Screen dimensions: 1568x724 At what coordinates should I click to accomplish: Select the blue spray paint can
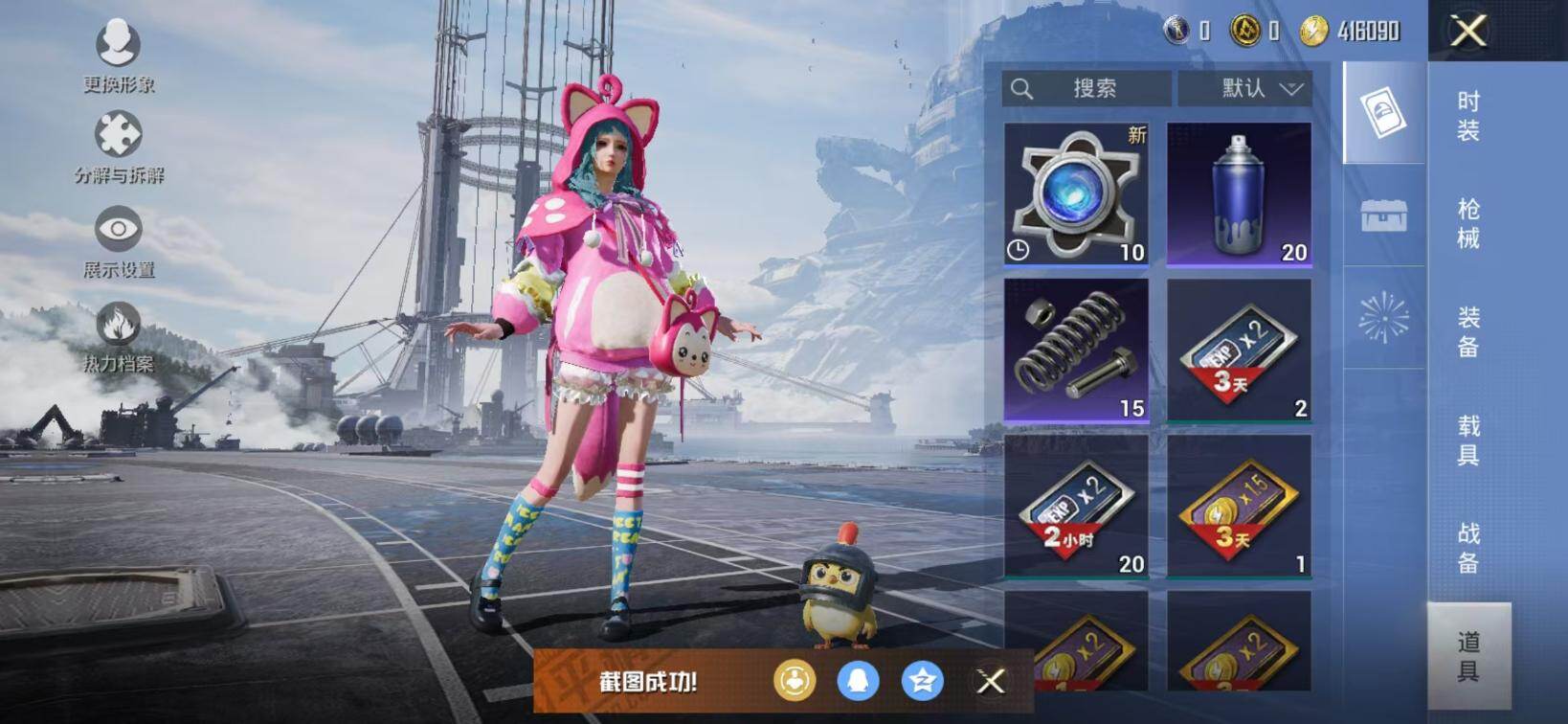pos(1239,194)
